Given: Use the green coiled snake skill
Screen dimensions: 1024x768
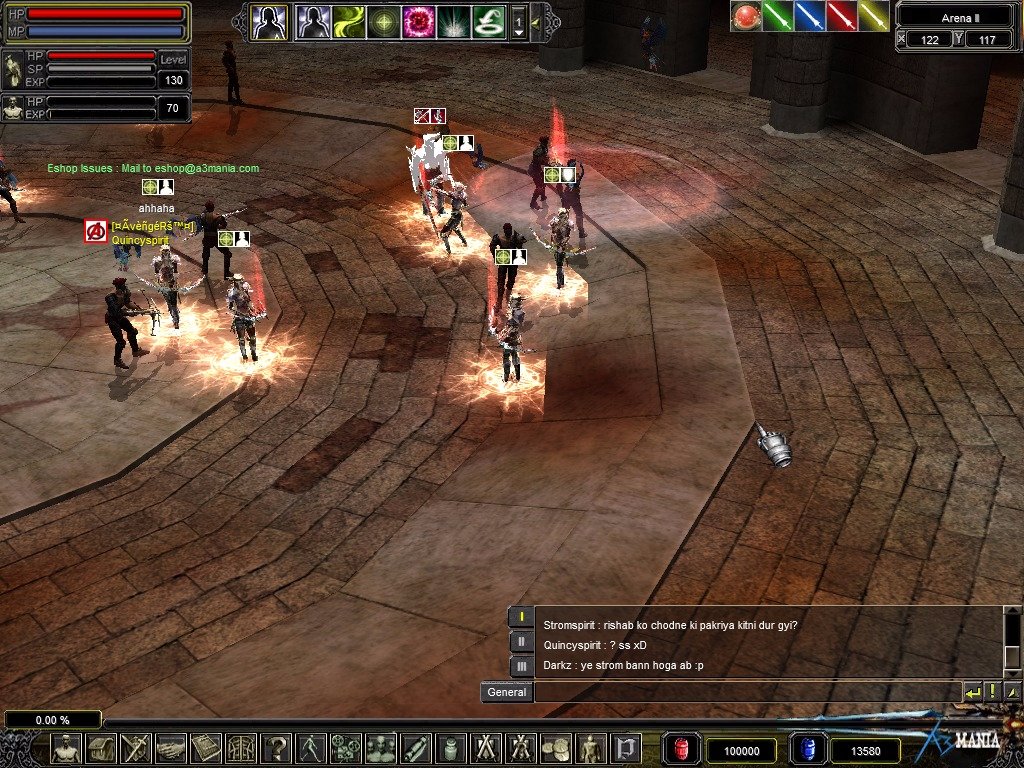Looking at the screenshot, I should (x=488, y=22).
